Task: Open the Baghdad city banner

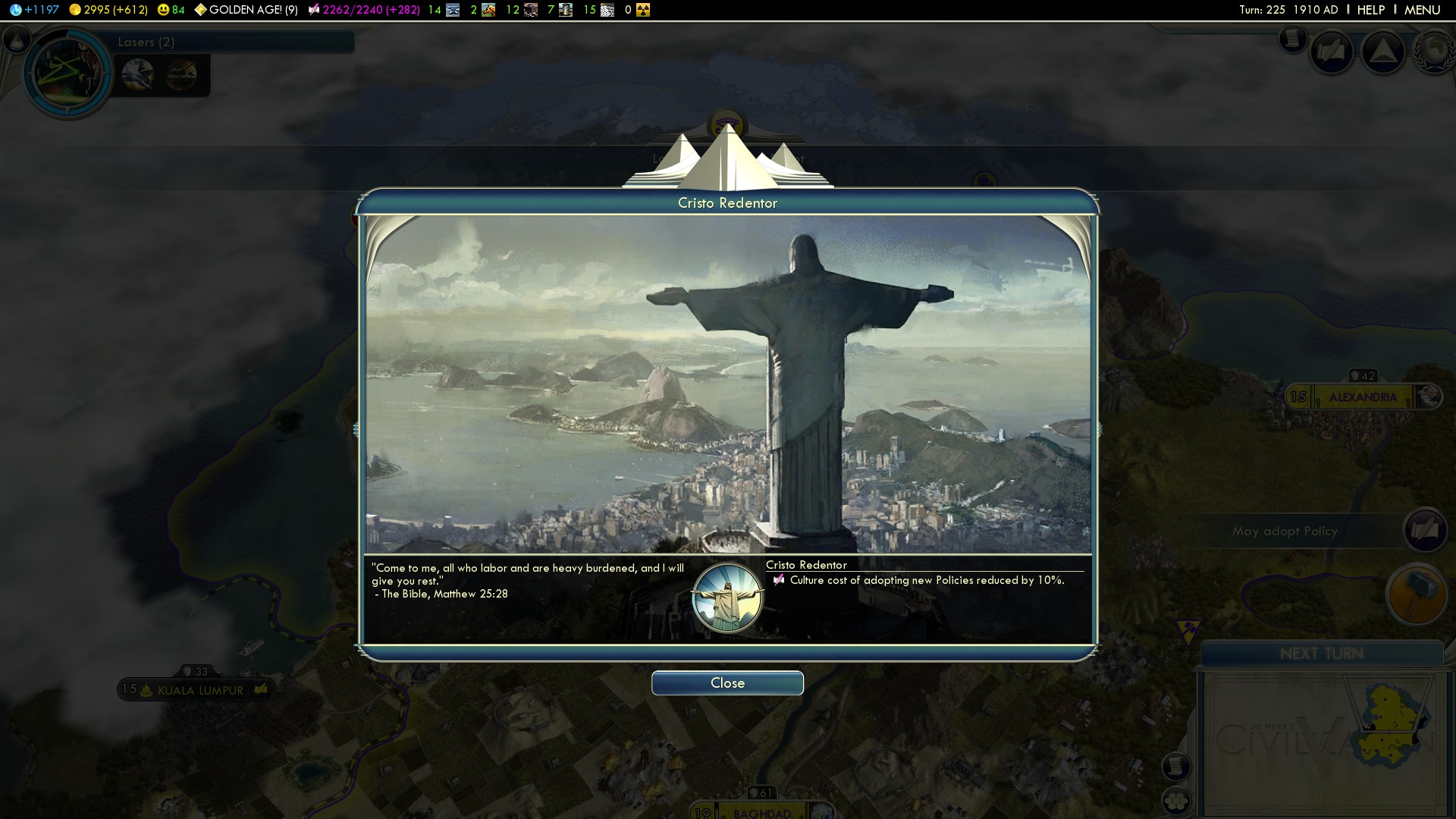Action: click(x=761, y=813)
